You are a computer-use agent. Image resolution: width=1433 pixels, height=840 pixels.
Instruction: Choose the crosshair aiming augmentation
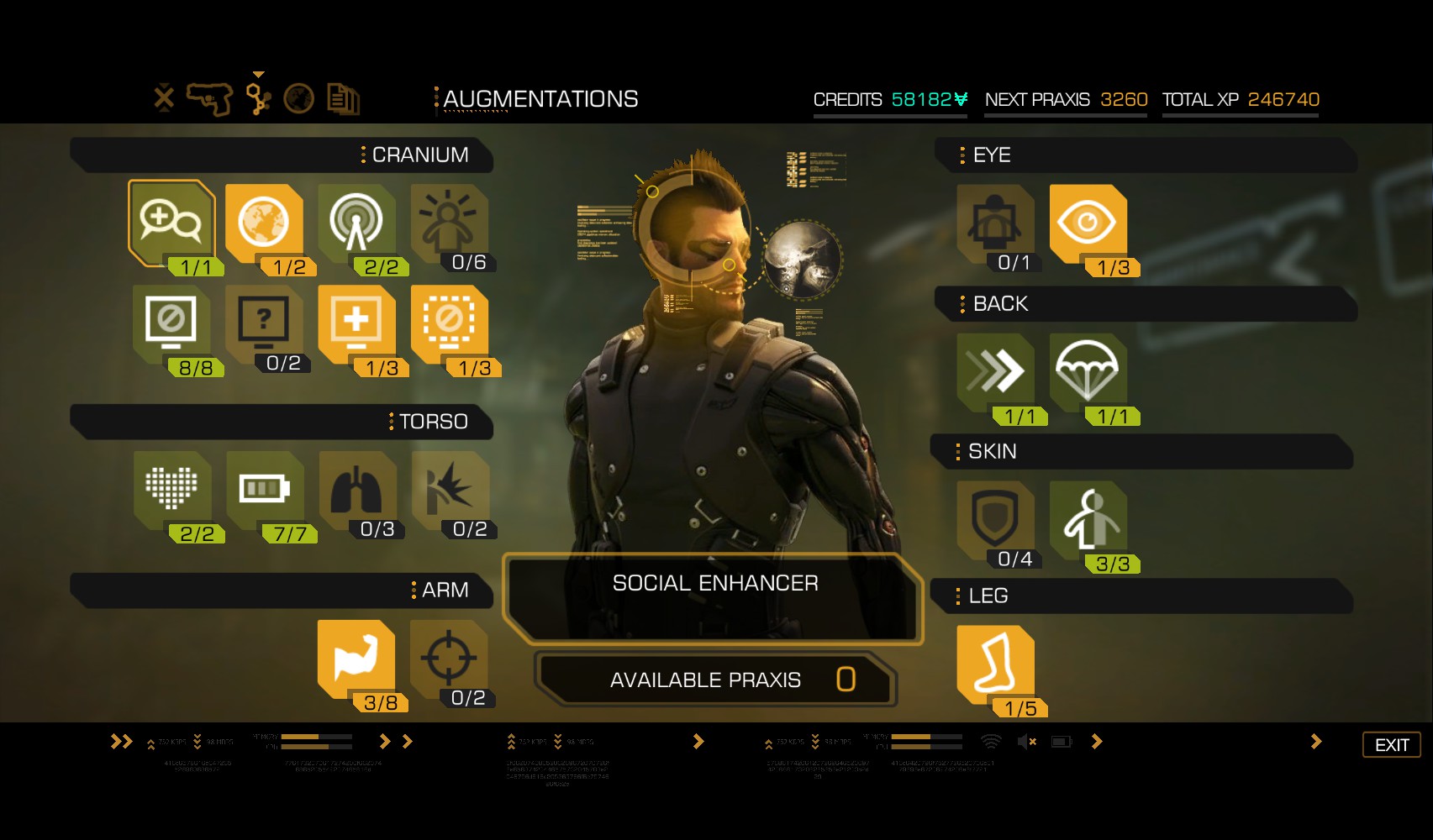coord(449,658)
